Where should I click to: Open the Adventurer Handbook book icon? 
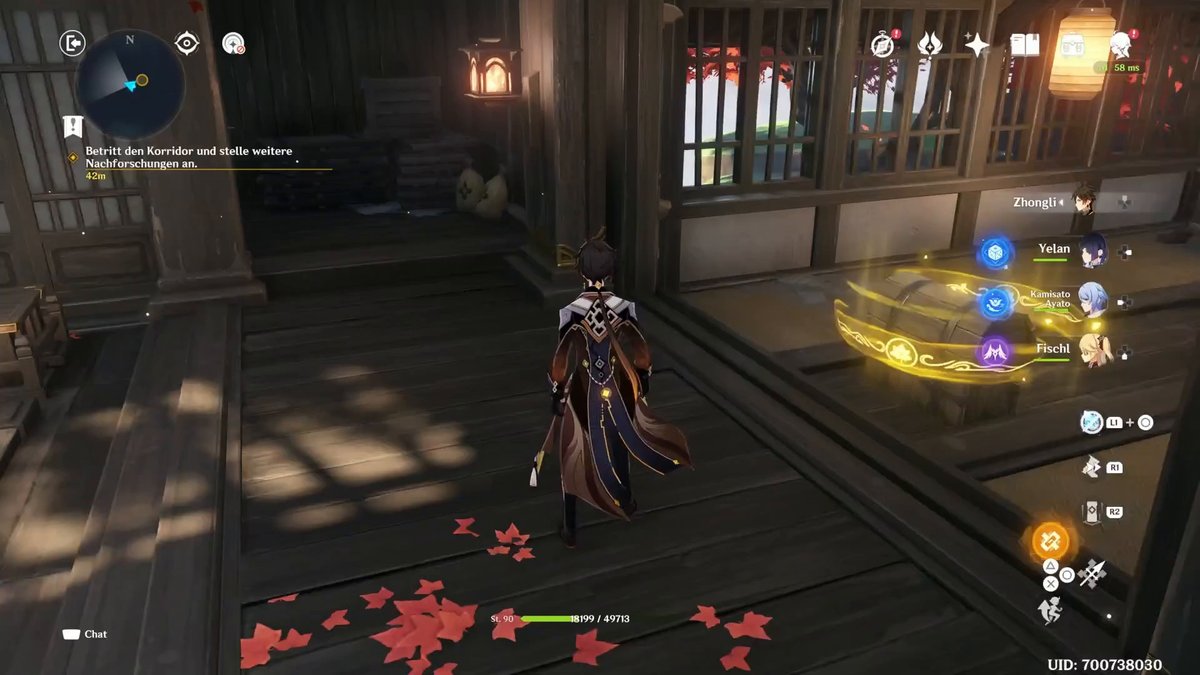(x=1024, y=45)
